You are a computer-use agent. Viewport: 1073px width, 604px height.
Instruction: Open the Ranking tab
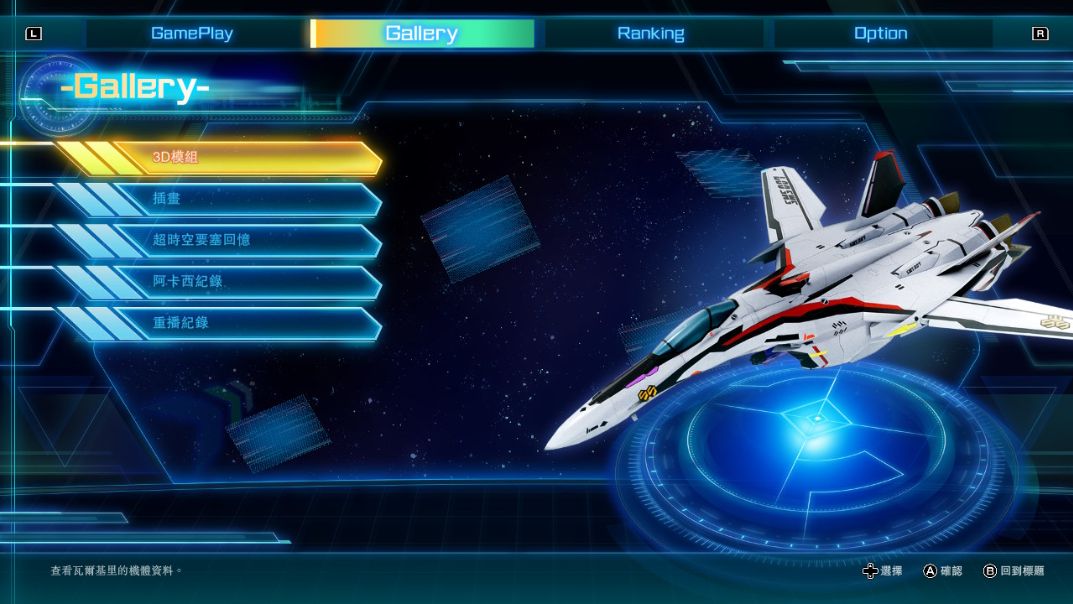651,33
